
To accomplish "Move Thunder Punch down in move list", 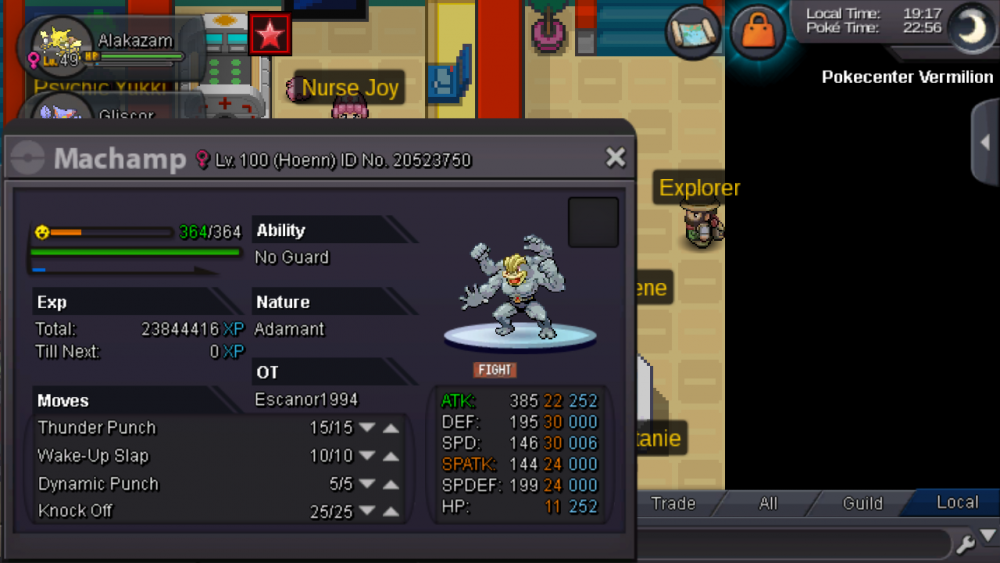I will coord(367,428).
